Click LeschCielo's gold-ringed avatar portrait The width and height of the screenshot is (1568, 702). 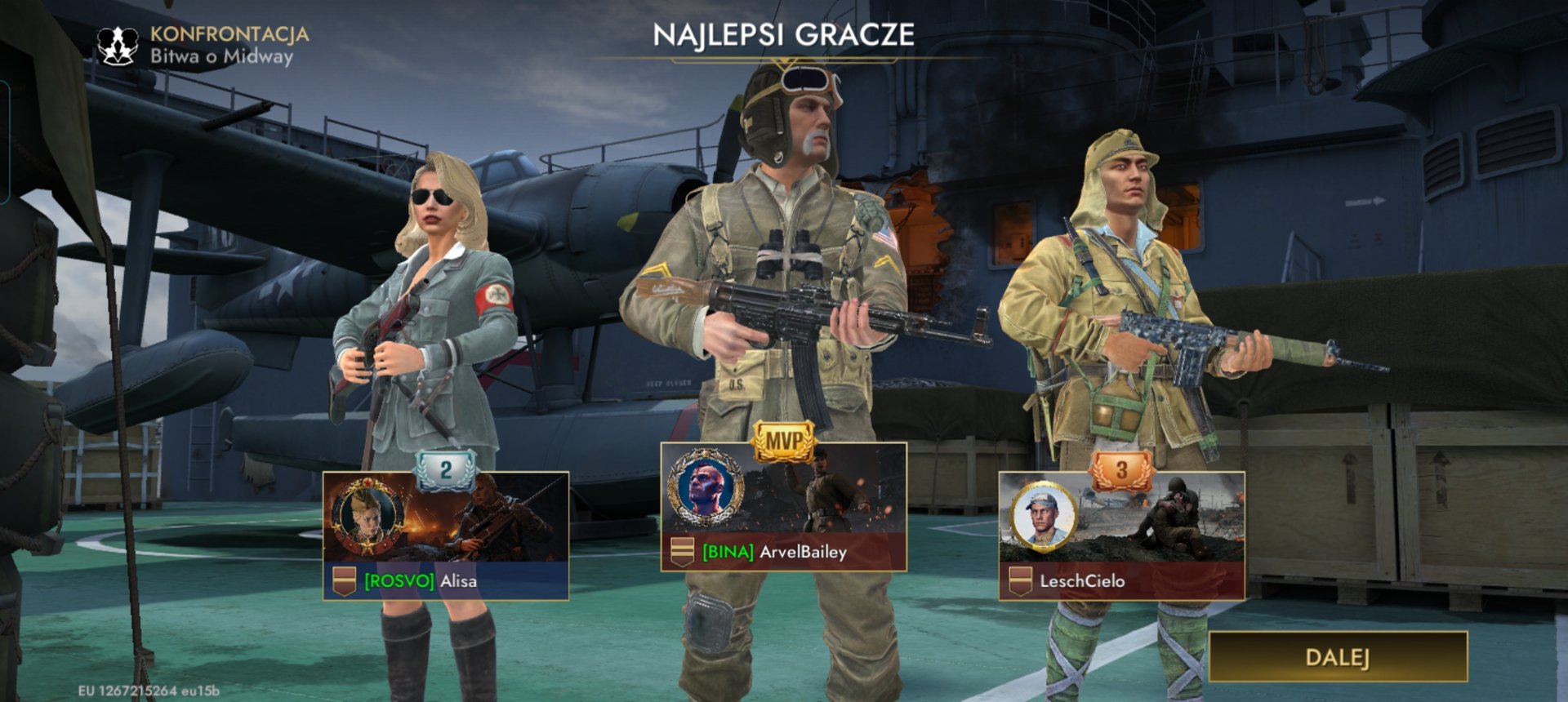1044,517
